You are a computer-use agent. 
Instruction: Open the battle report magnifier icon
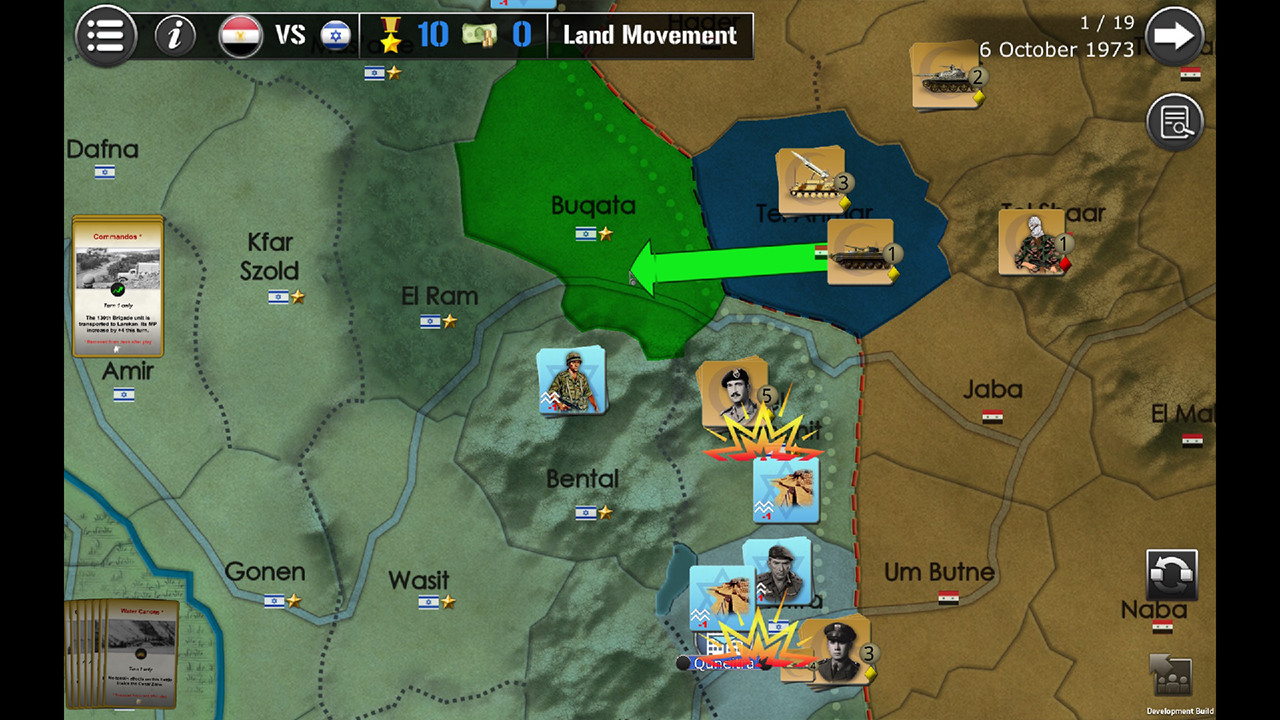(1175, 122)
